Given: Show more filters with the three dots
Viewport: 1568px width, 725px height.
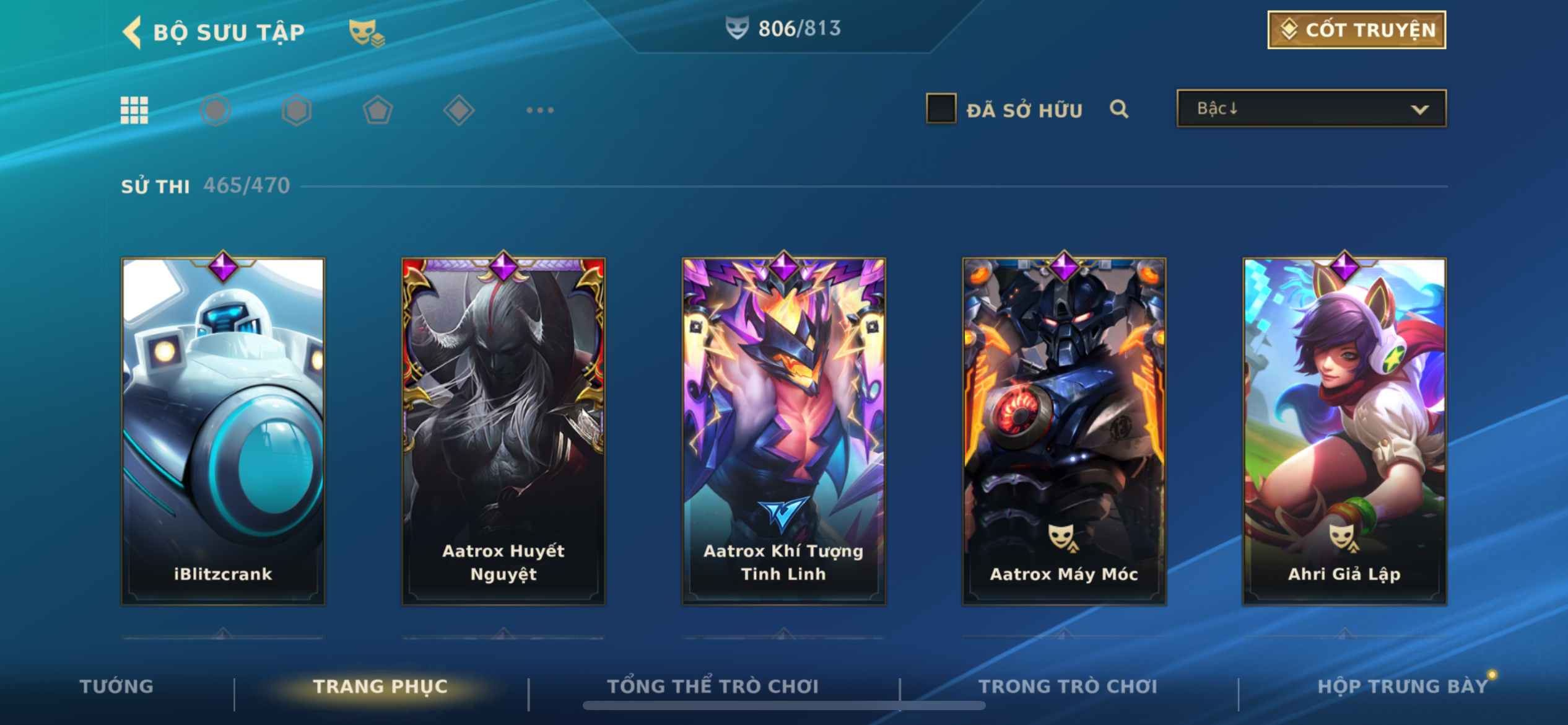Looking at the screenshot, I should [540, 110].
